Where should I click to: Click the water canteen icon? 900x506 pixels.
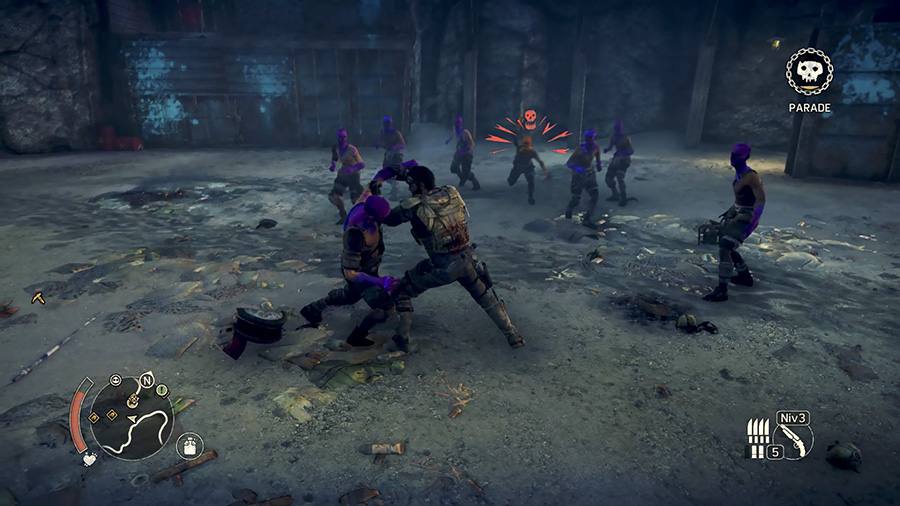187,445
